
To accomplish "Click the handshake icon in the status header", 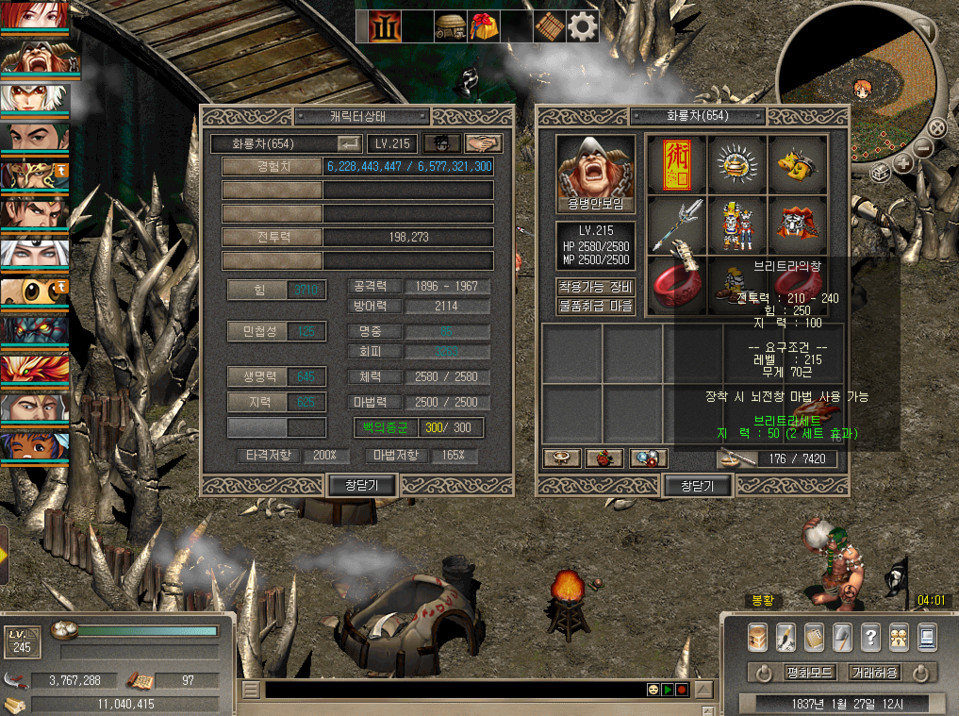I will (484, 143).
